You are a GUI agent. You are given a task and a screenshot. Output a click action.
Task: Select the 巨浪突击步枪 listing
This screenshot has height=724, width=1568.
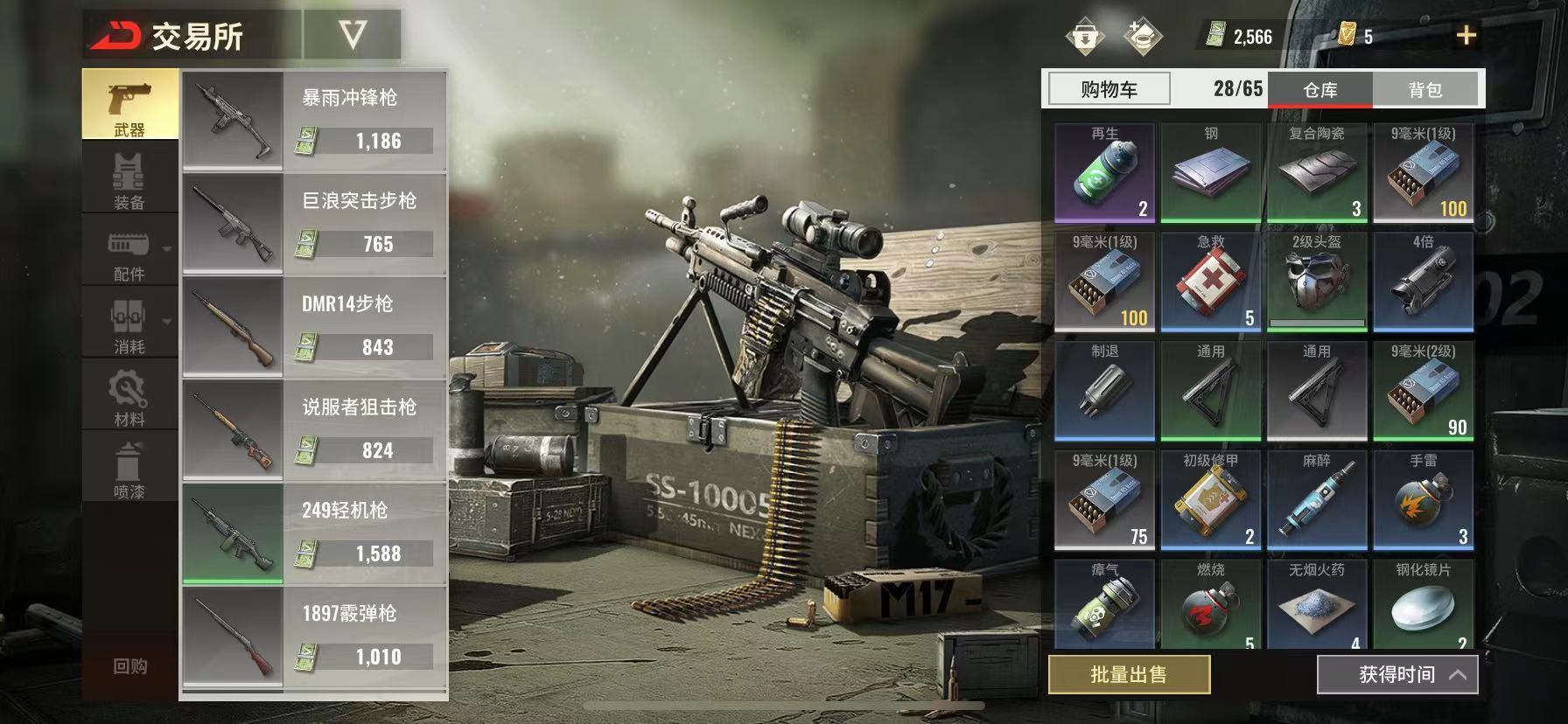click(x=314, y=224)
